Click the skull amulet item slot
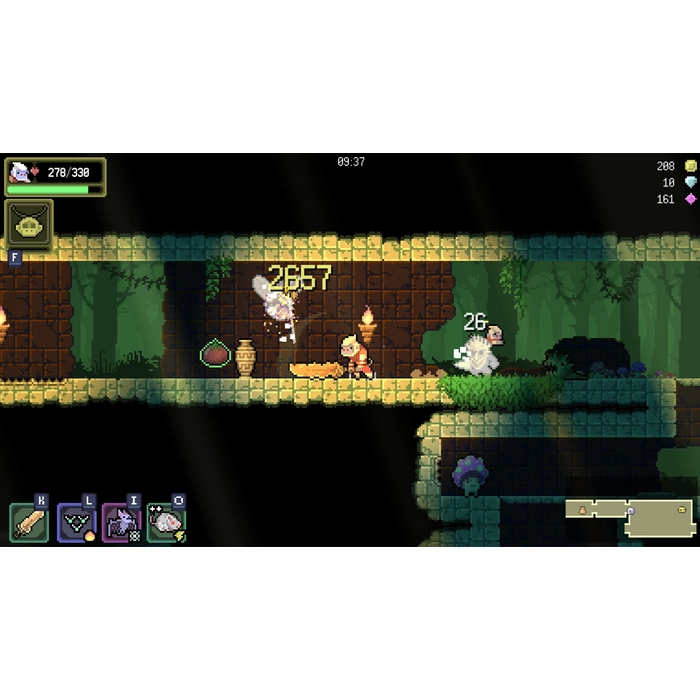 [x=29, y=223]
